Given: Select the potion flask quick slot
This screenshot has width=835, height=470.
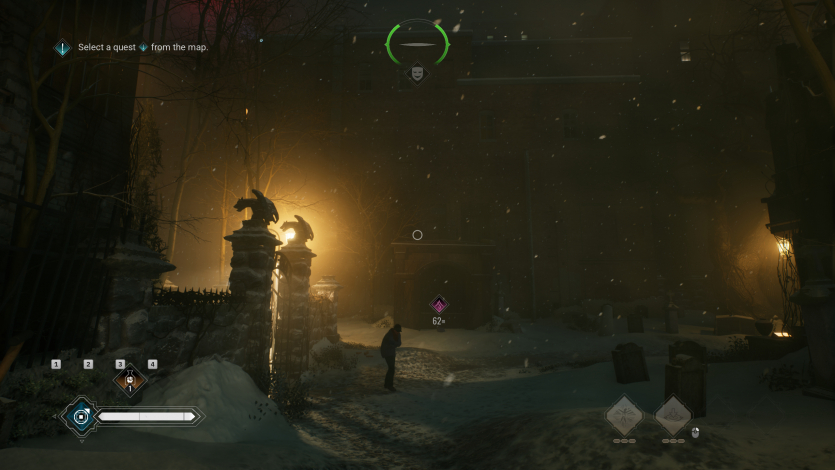Looking at the screenshot, I should (x=128, y=380).
